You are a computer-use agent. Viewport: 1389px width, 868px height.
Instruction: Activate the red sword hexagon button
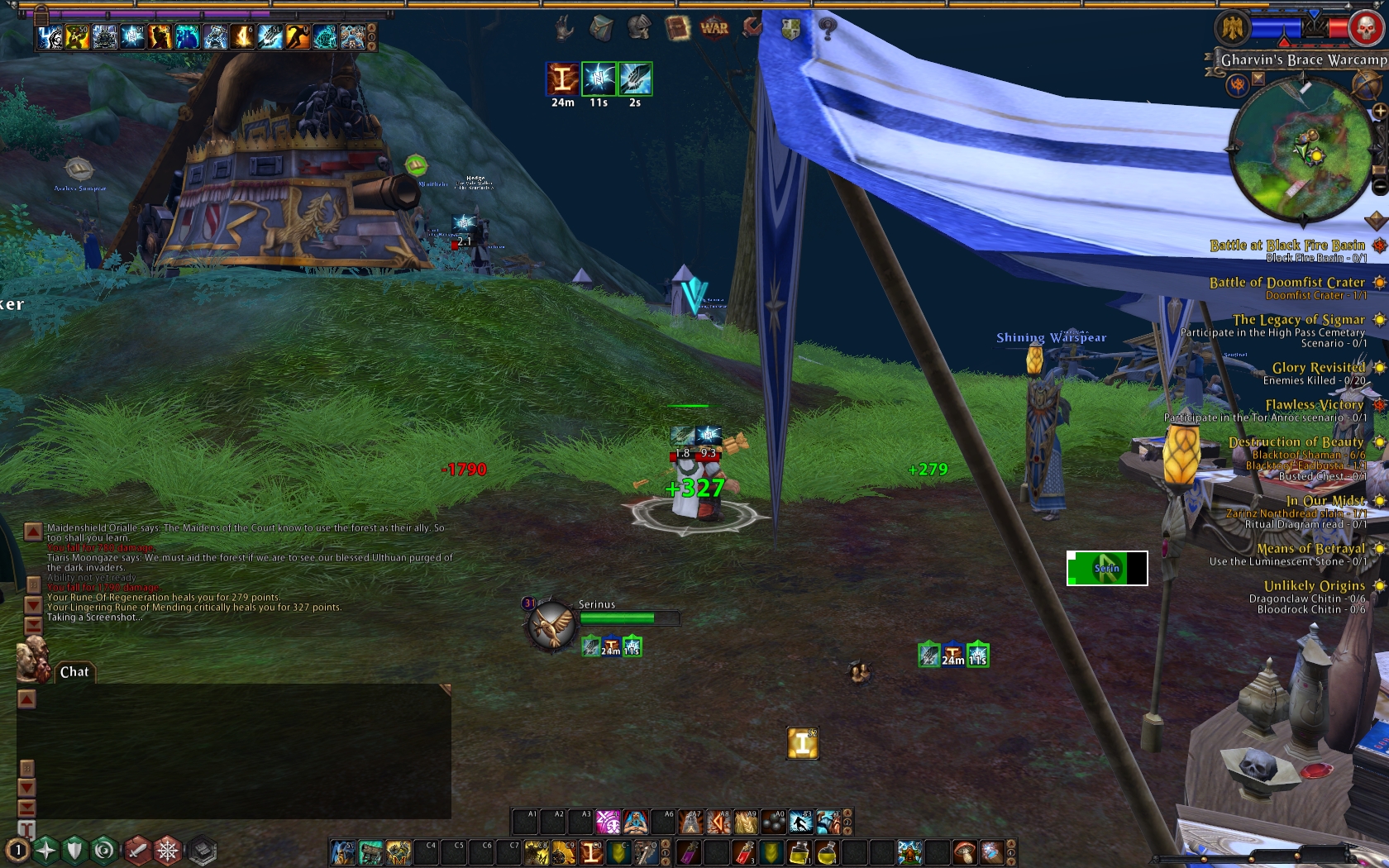[x=137, y=850]
